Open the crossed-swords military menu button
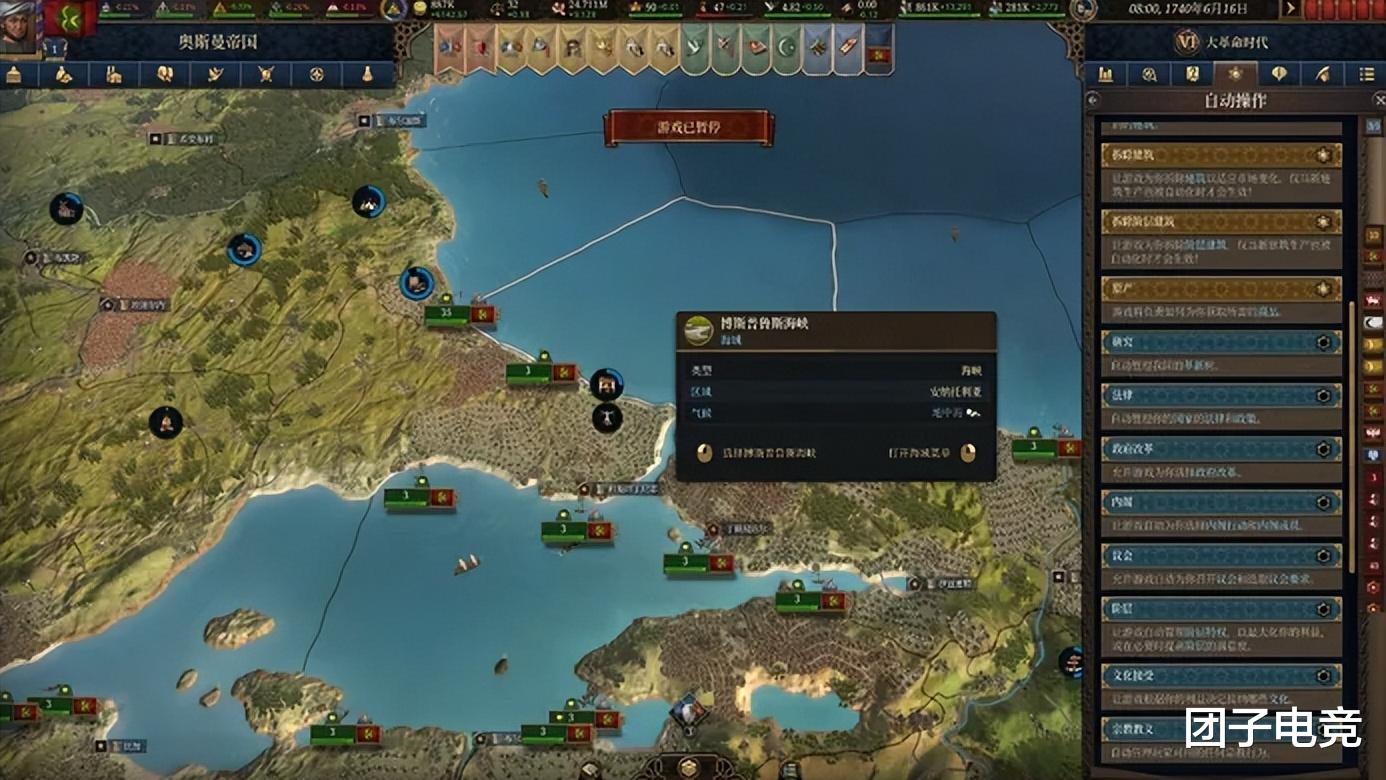 (x=266, y=75)
